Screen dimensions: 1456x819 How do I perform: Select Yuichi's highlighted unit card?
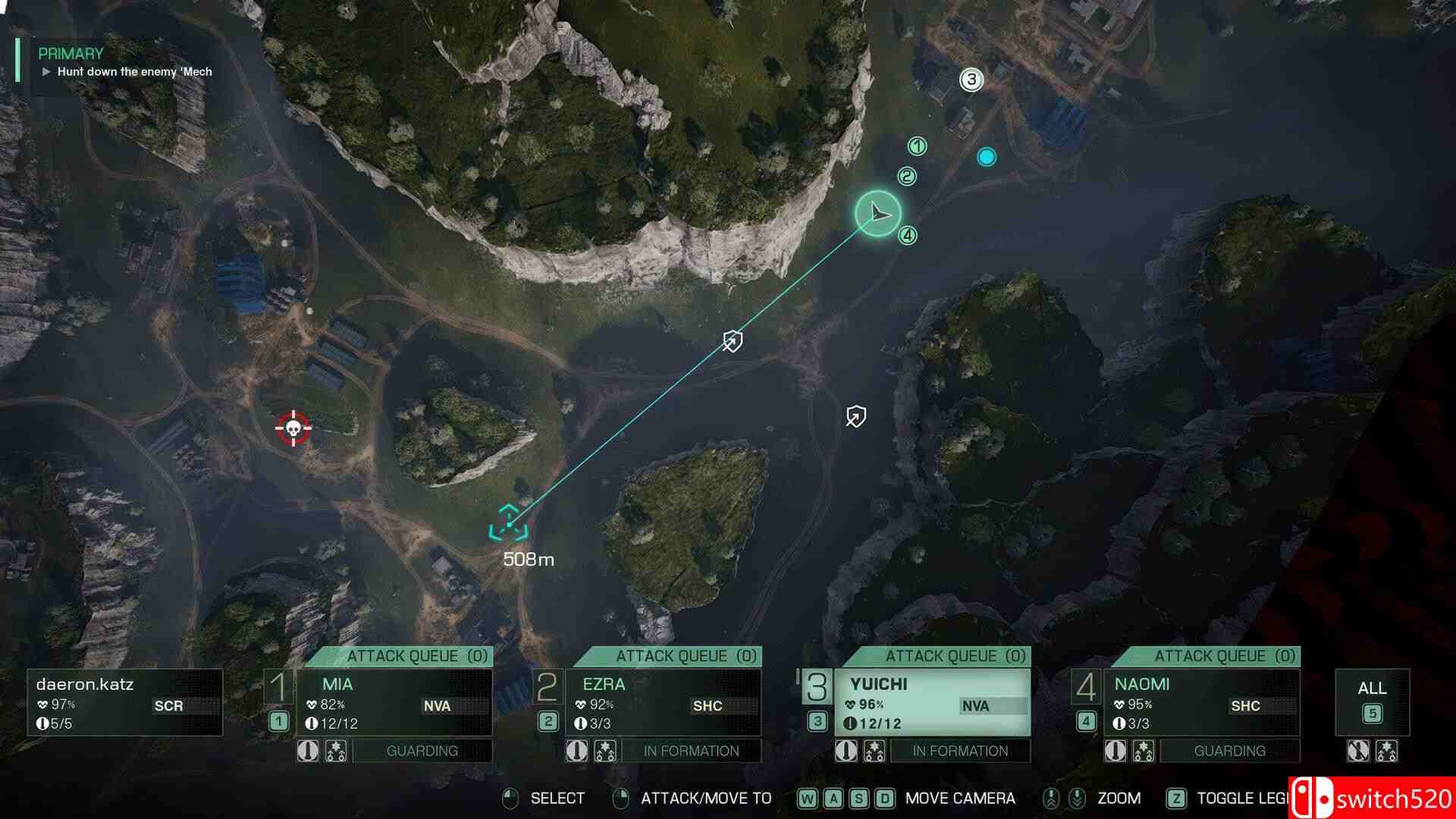point(933,701)
